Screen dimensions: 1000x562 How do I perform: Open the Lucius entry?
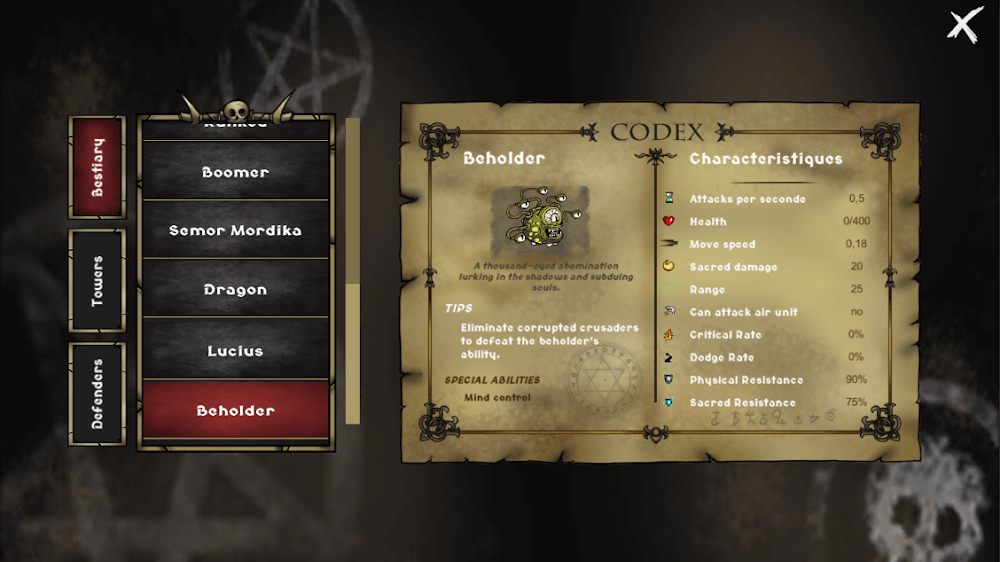coord(236,351)
